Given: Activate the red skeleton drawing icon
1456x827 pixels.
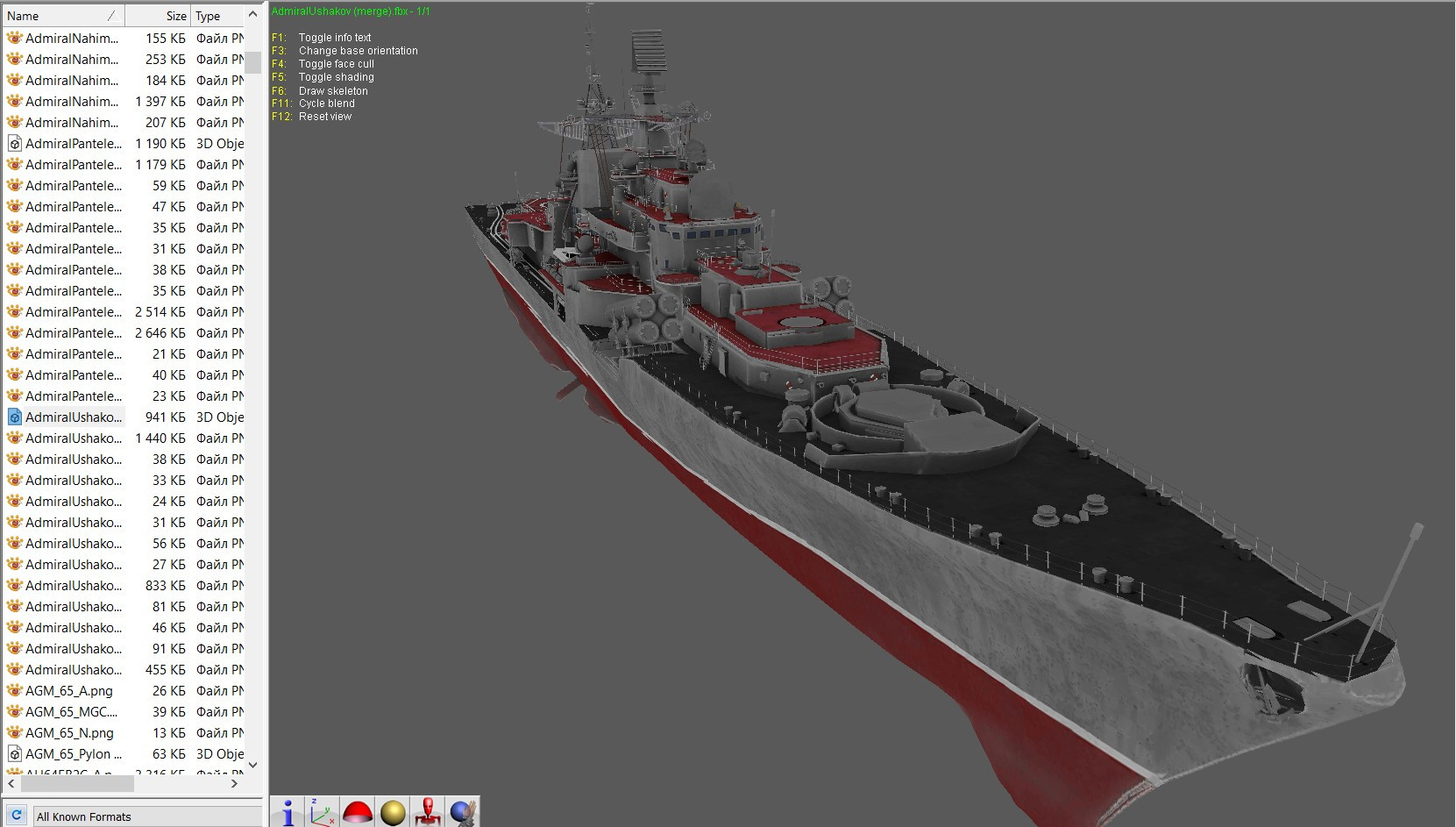Looking at the screenshot, I should click(x=429, y=811).
